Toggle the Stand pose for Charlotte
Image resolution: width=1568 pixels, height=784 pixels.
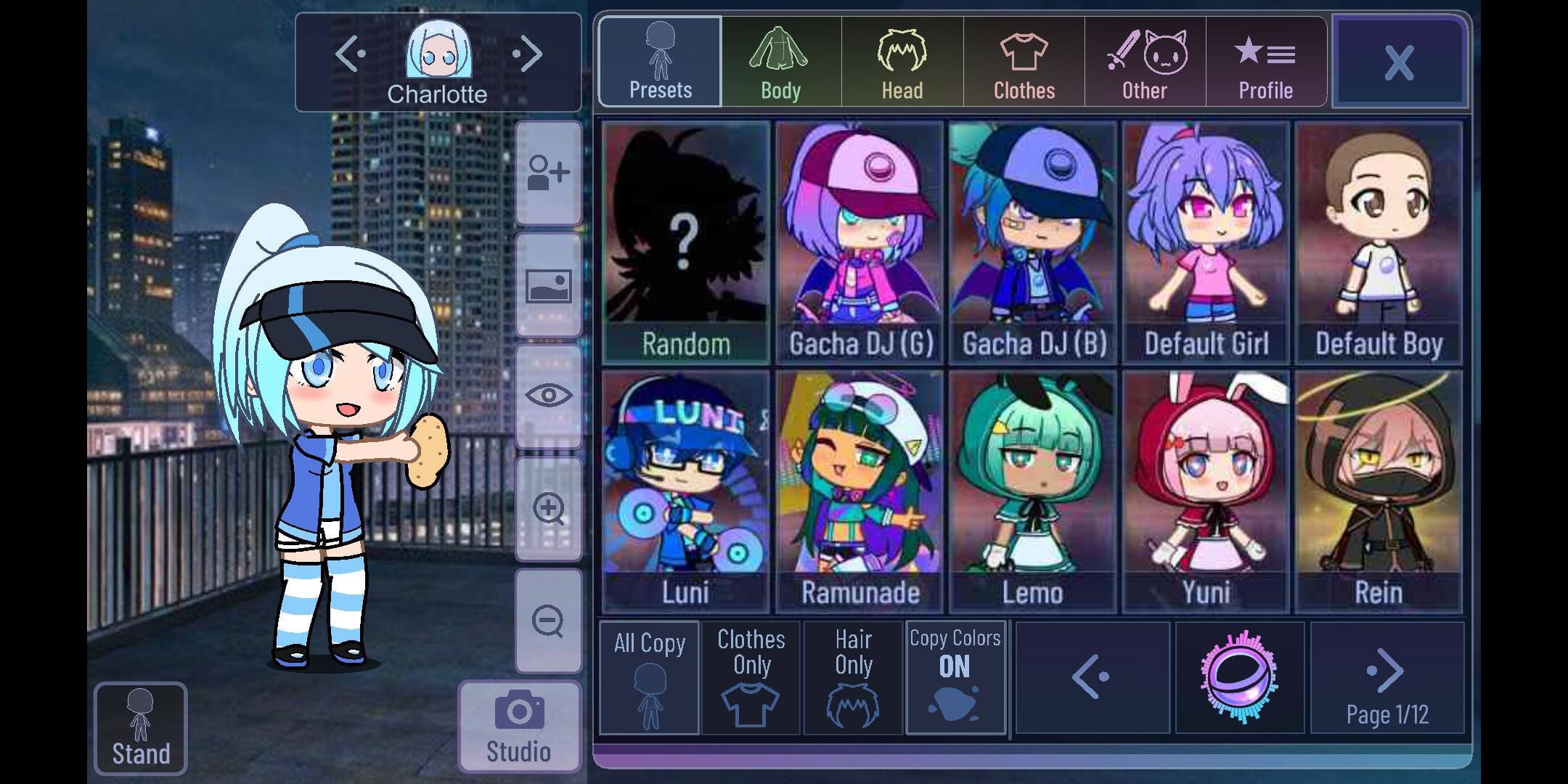click(x=140, y=726)
